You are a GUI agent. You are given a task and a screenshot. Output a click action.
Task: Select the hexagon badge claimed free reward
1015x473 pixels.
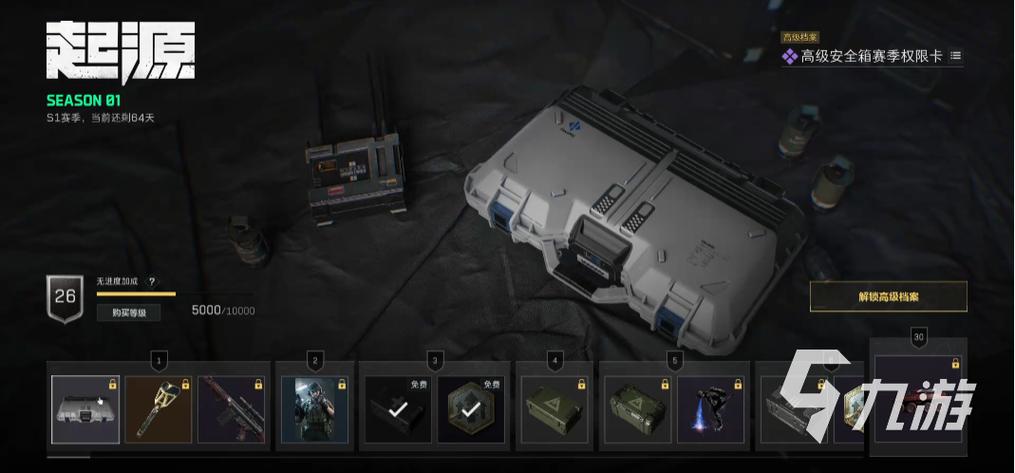pos(470,409)
